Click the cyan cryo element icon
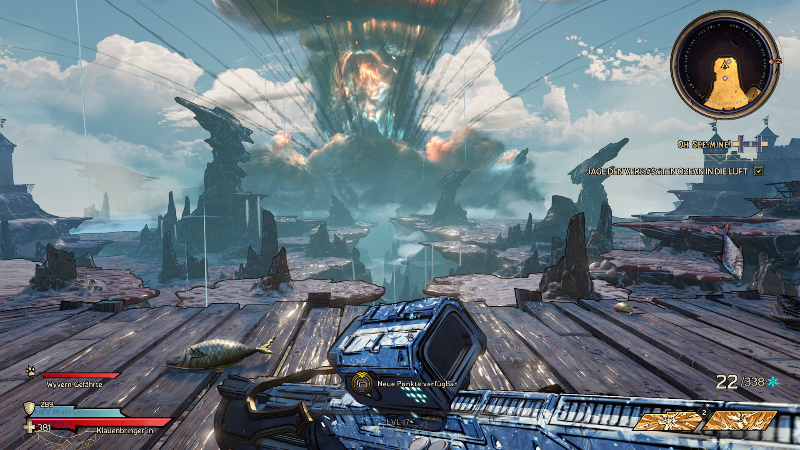This screenshot has height=450, width=800. coord(773,382)
